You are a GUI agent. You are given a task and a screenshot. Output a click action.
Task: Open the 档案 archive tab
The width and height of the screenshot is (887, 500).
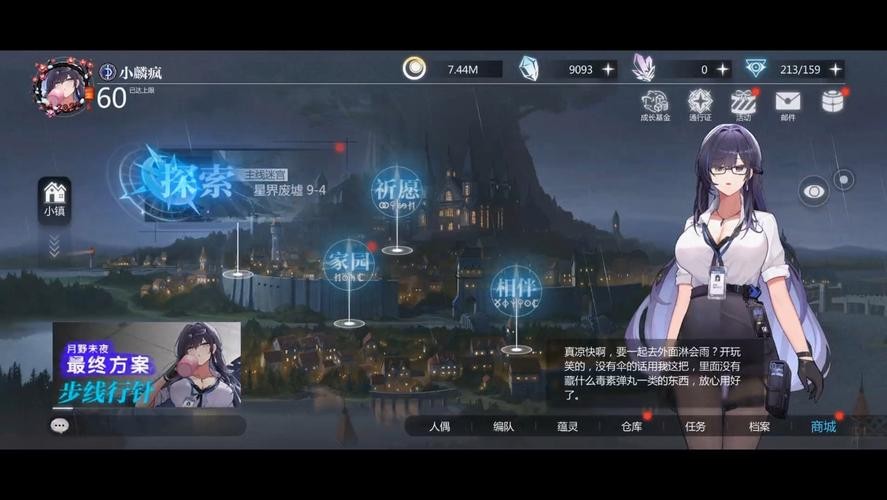click(759, 426)
